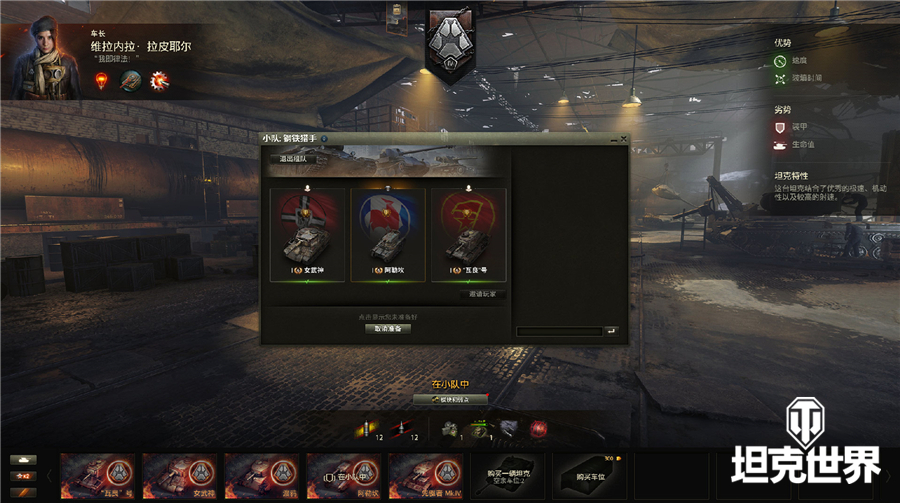Focus the platoon chat input field
Image resolution: width=900 pixels, height=503 pixels.
[558, 331]
